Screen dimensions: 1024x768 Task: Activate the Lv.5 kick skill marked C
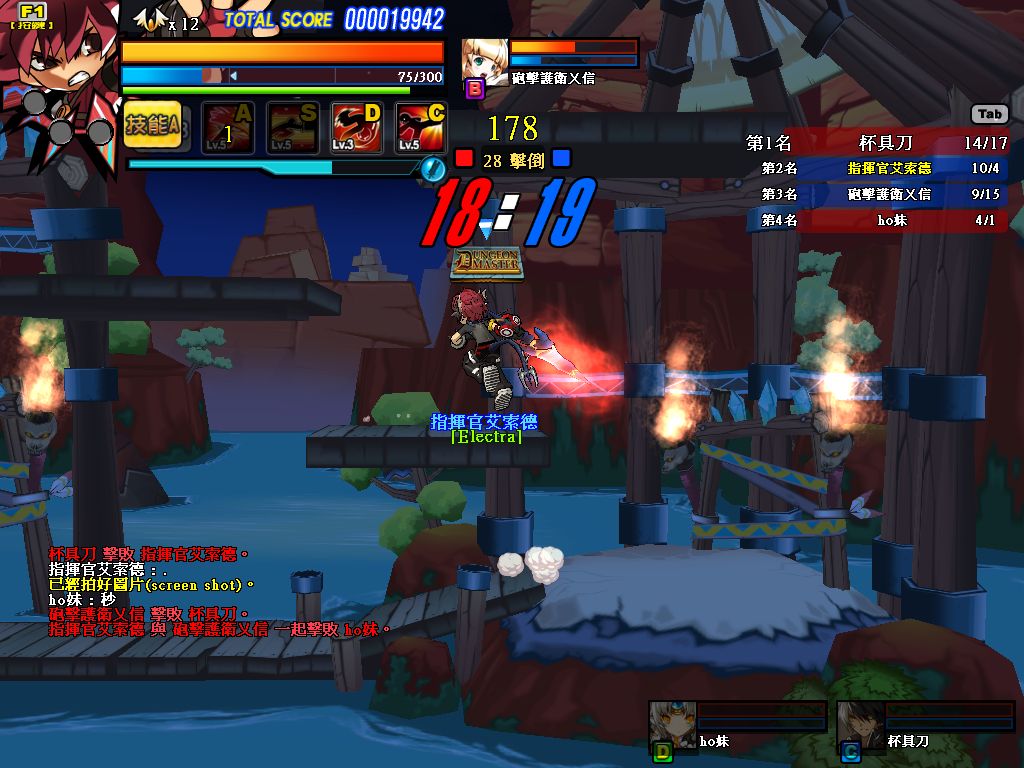421,128
